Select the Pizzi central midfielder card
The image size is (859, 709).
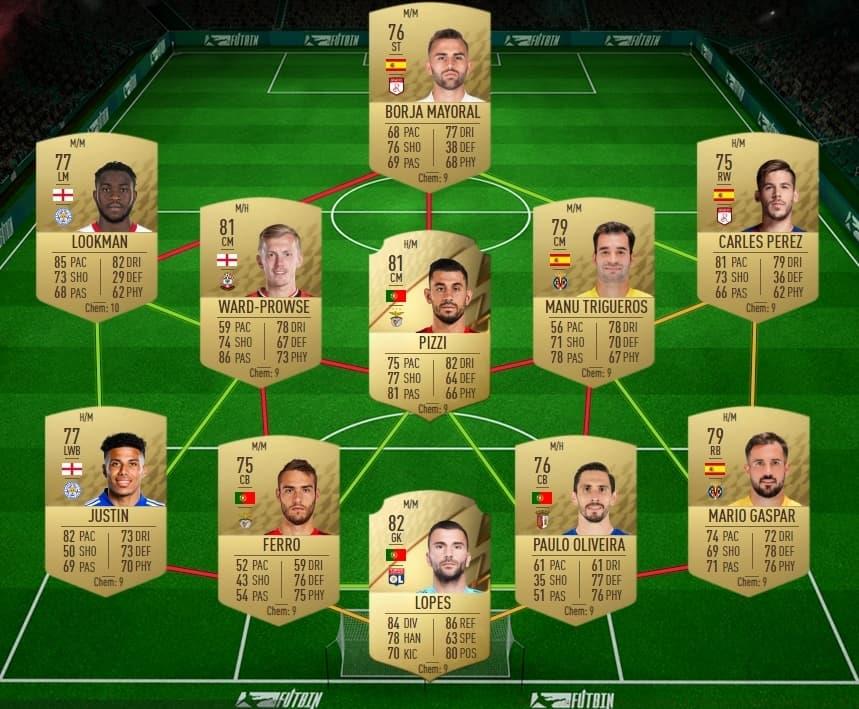click(429, 322)
